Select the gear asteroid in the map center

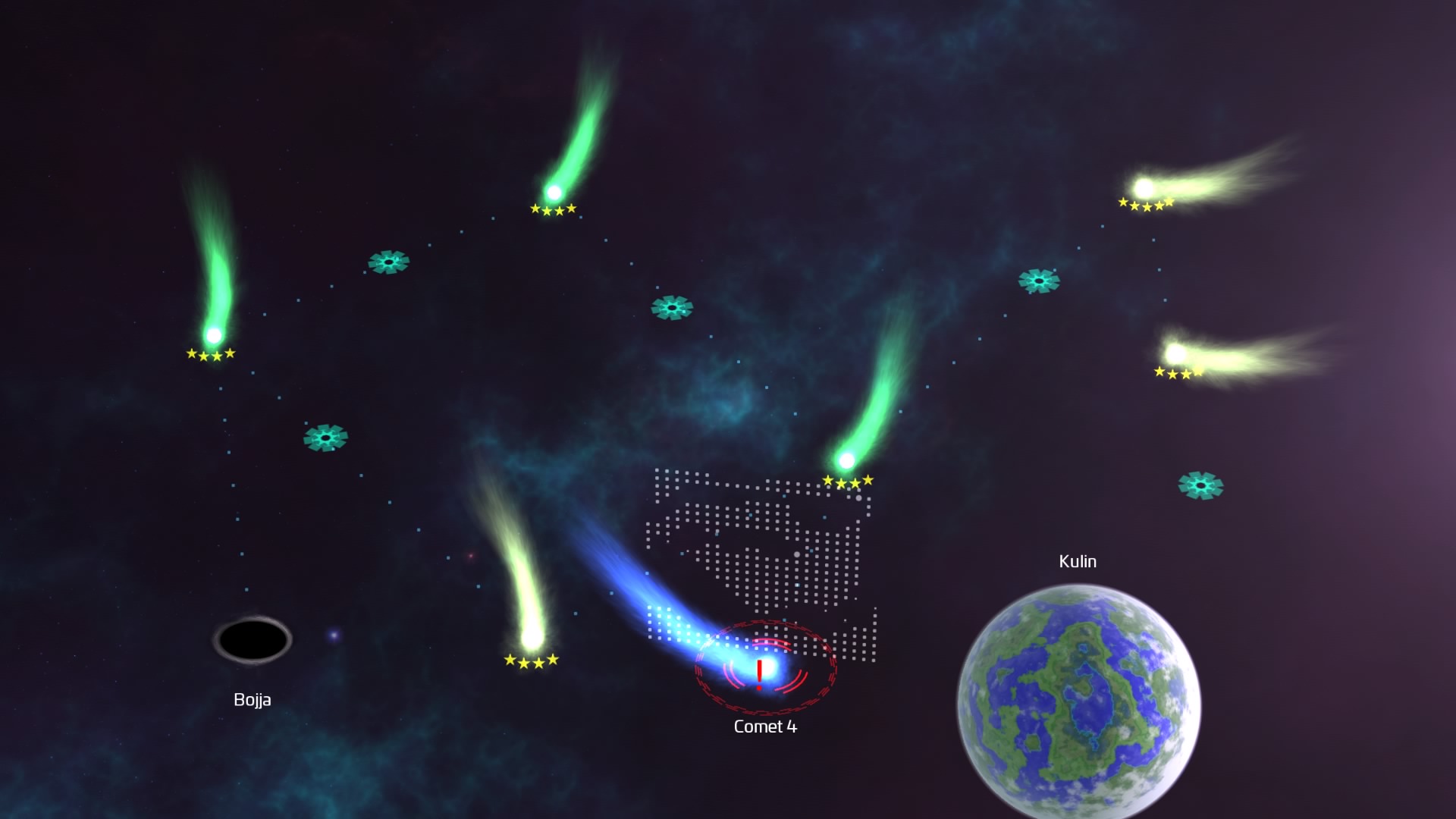(673, 308)
